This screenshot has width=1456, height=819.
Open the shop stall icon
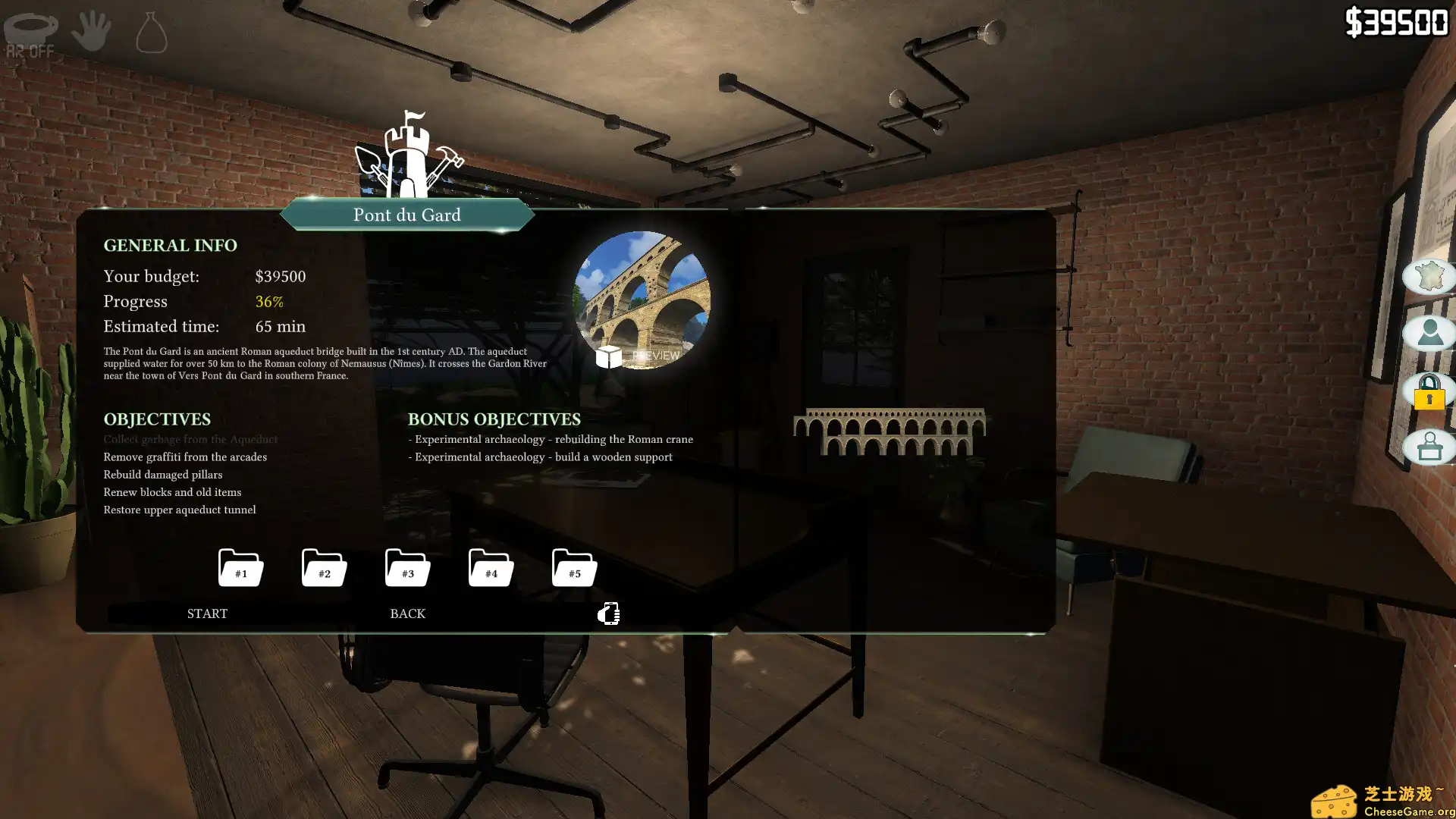(1429, 447)
